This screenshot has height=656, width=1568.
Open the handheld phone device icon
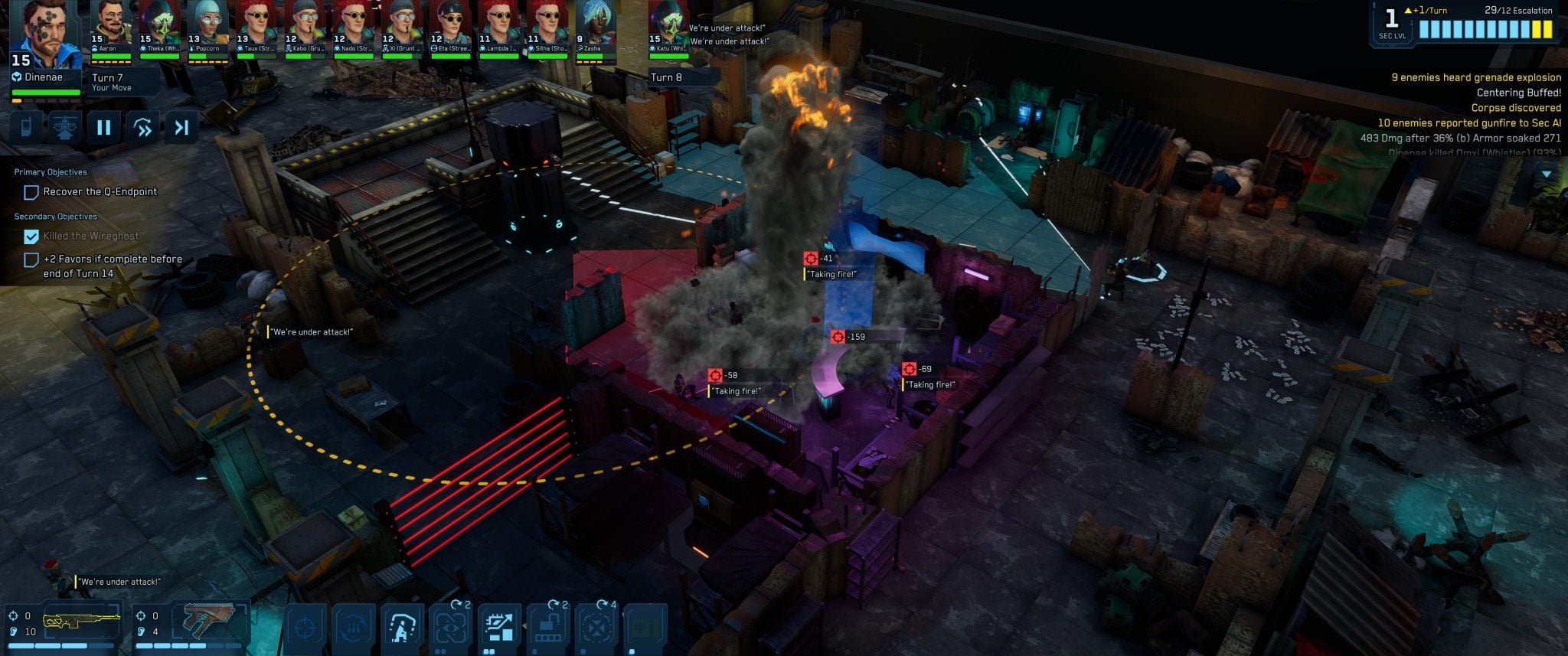pos(26,127)
